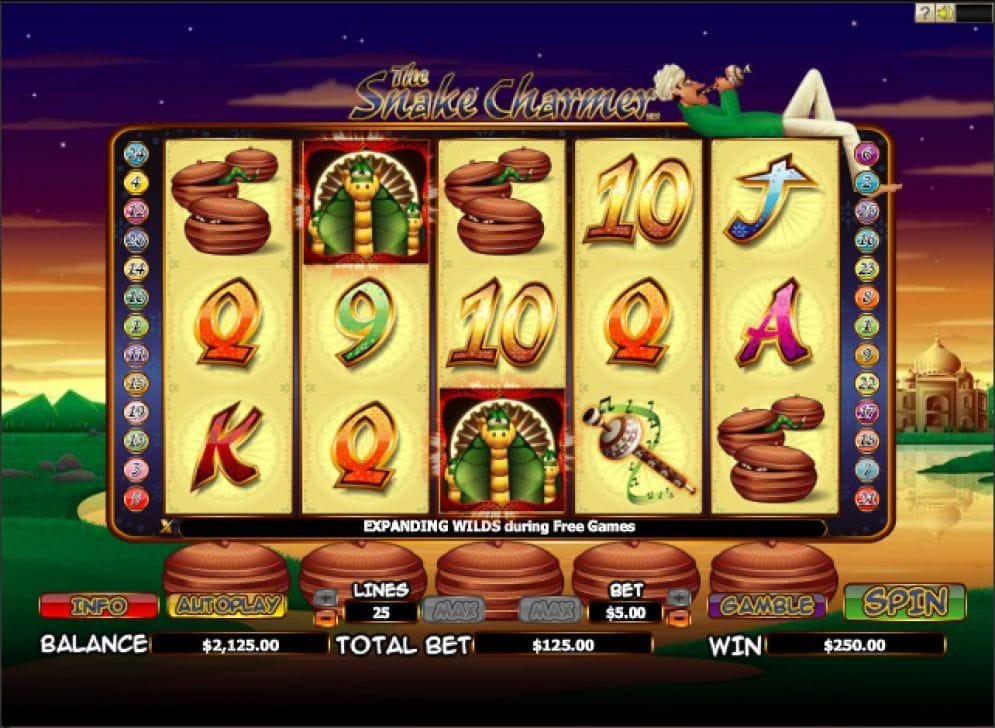Choose the payline 17 marker
The height and width of the screenshot is (728, 995).
(x=867, y=411)
